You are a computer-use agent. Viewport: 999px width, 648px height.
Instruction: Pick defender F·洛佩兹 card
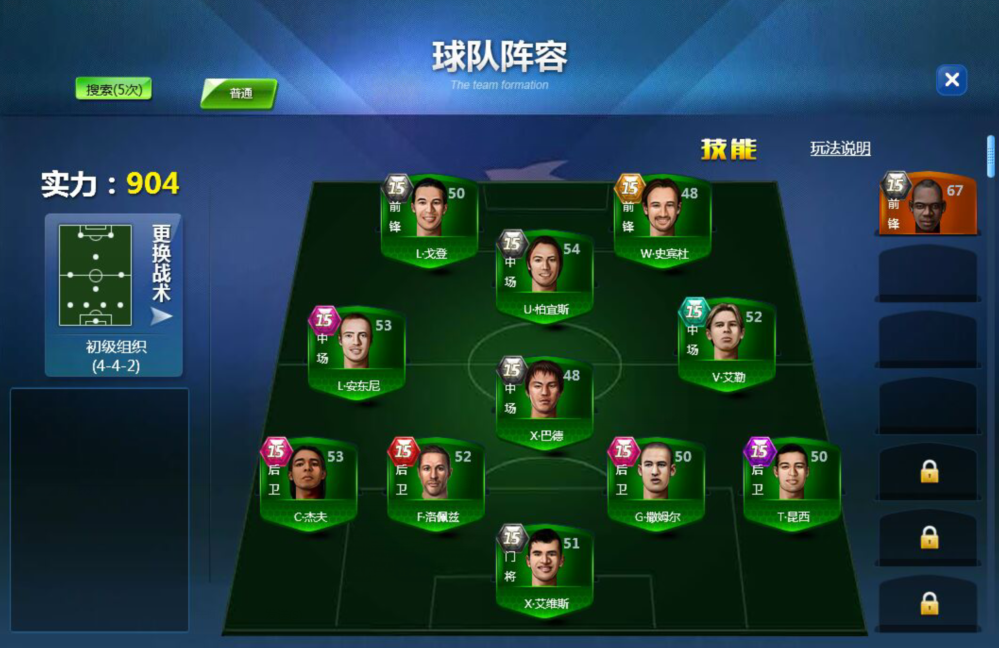point(436,483)
